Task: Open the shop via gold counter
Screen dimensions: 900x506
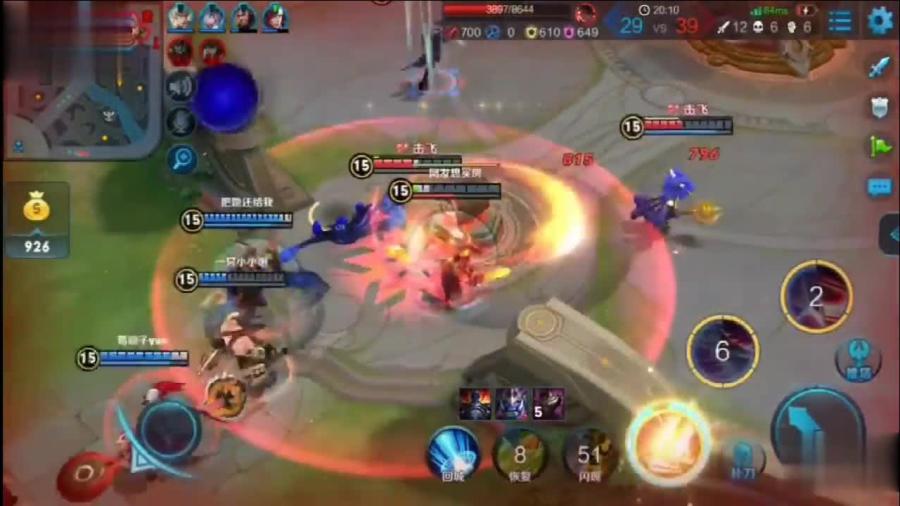Action: [36, 218]
